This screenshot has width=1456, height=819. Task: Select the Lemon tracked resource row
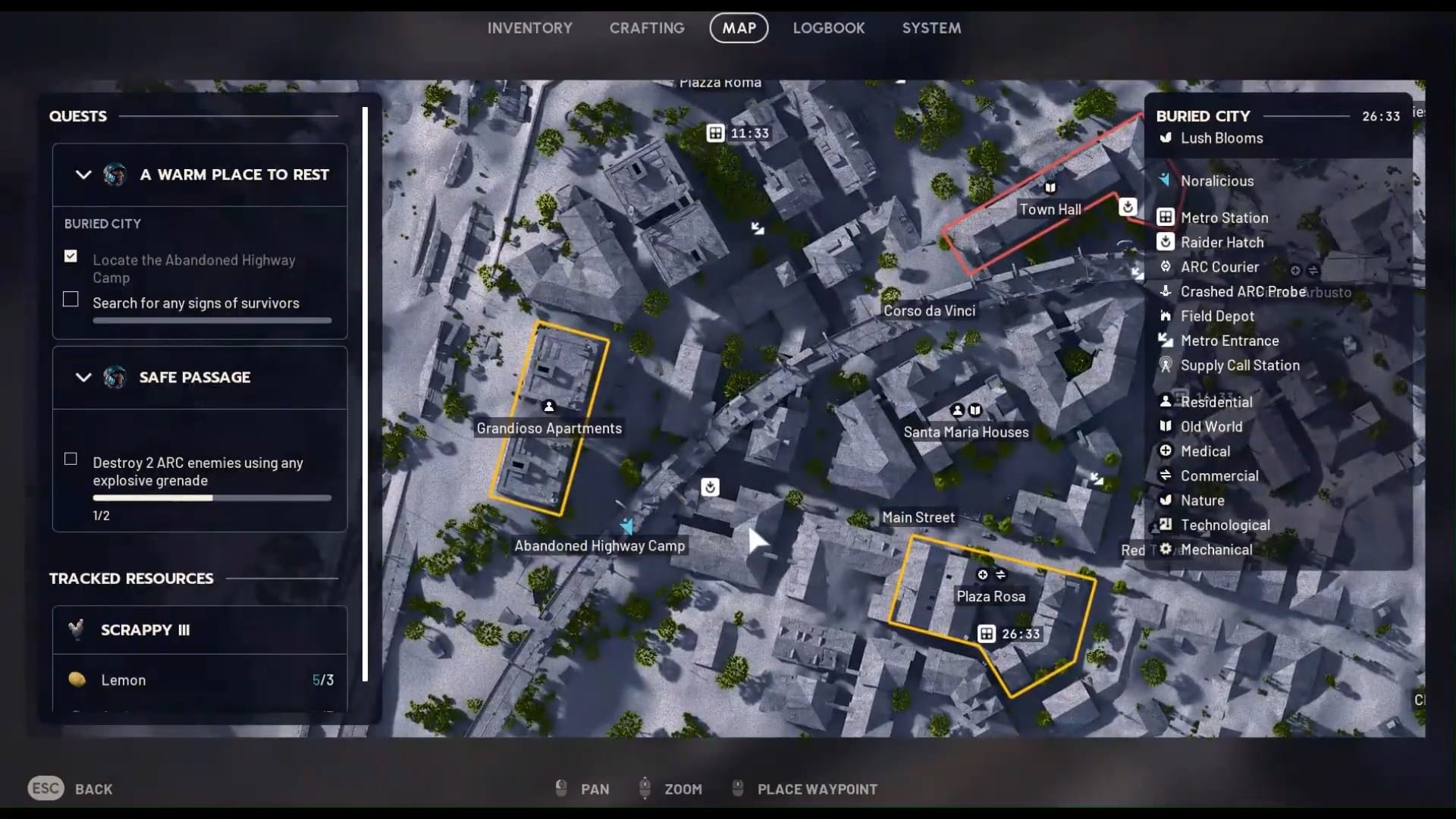(x=199, y=680)
